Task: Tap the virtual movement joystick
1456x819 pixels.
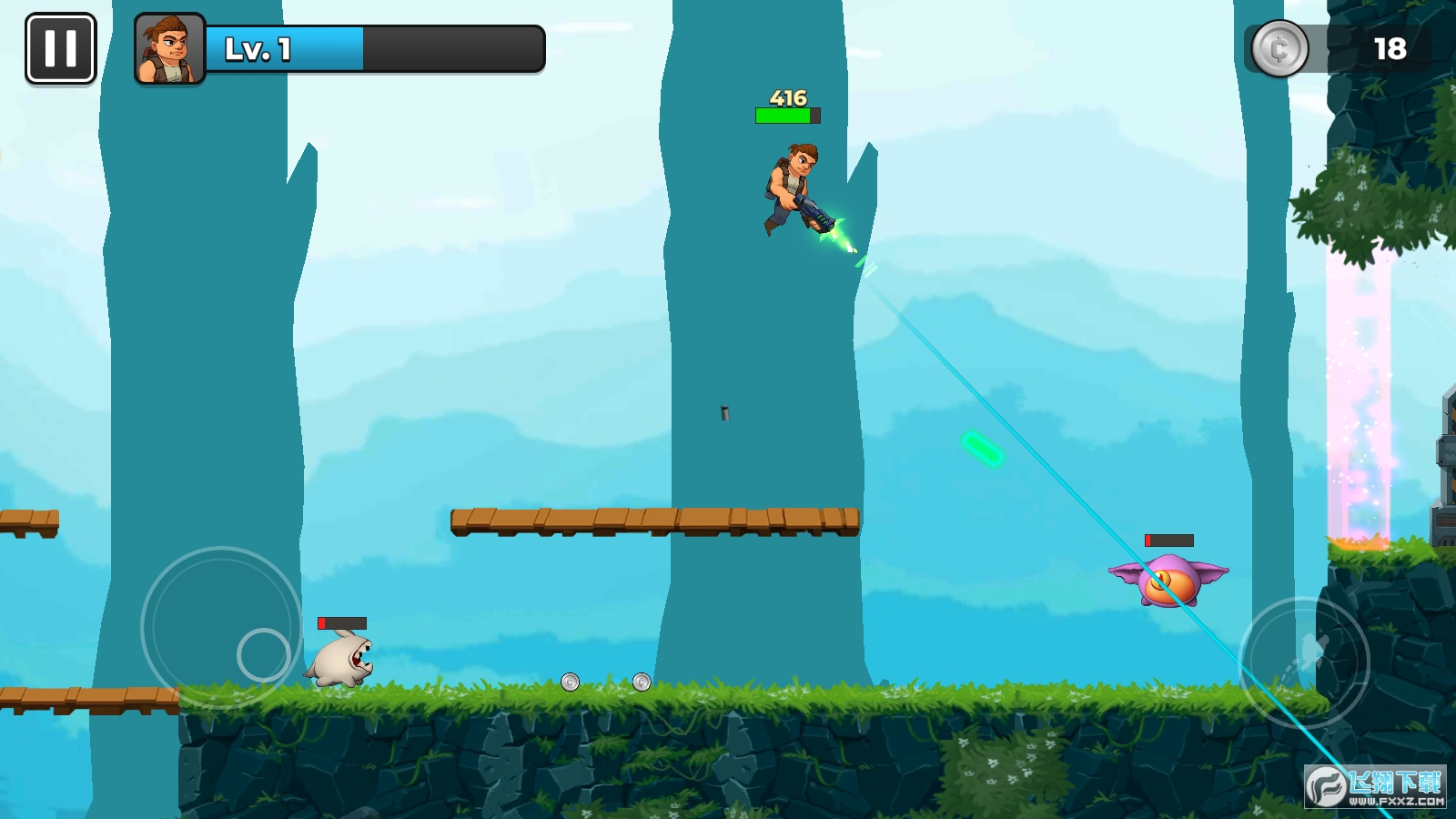Action: point(223,628)
